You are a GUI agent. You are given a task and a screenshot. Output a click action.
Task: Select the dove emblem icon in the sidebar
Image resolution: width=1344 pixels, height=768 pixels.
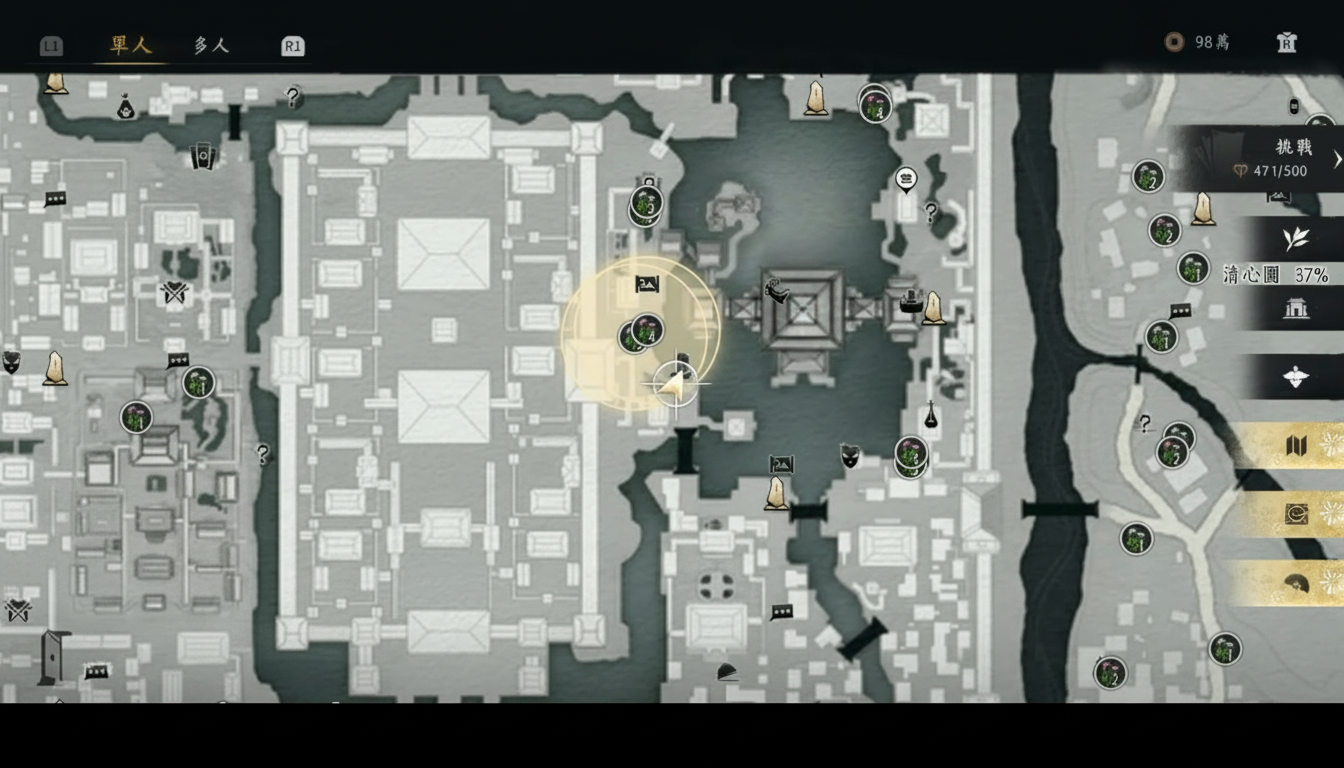coord(1294,378)
